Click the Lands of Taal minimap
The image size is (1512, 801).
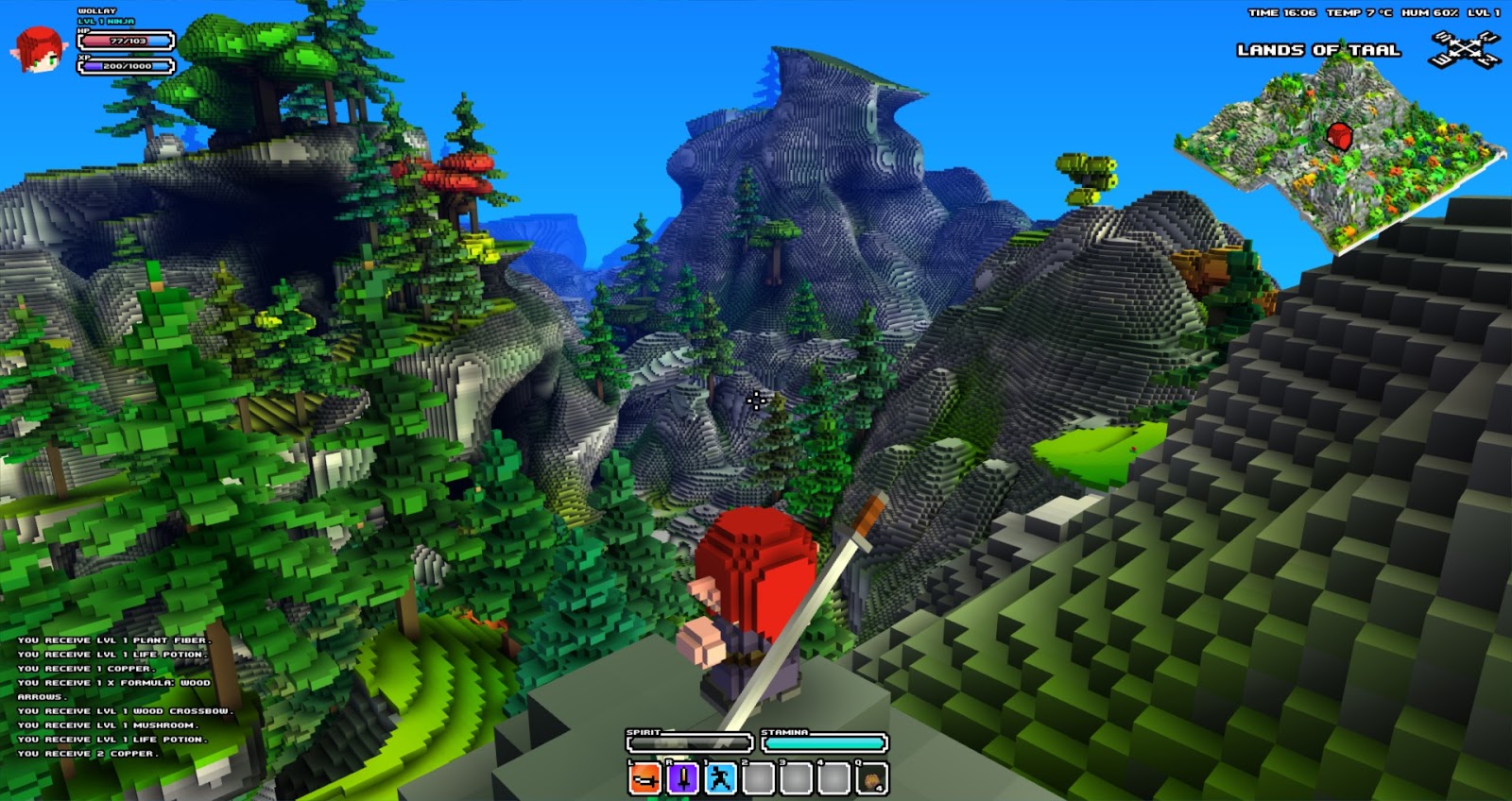pos(1337,156)
